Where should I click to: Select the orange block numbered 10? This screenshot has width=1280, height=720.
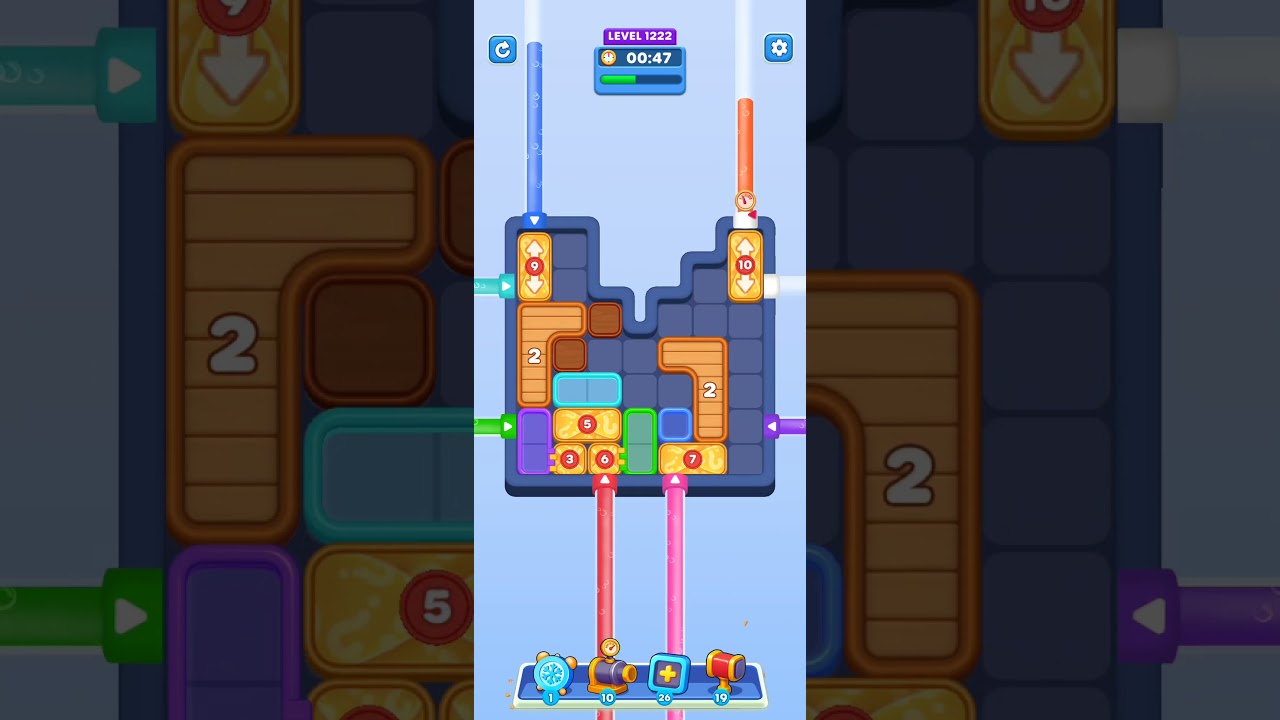[745, 265]
